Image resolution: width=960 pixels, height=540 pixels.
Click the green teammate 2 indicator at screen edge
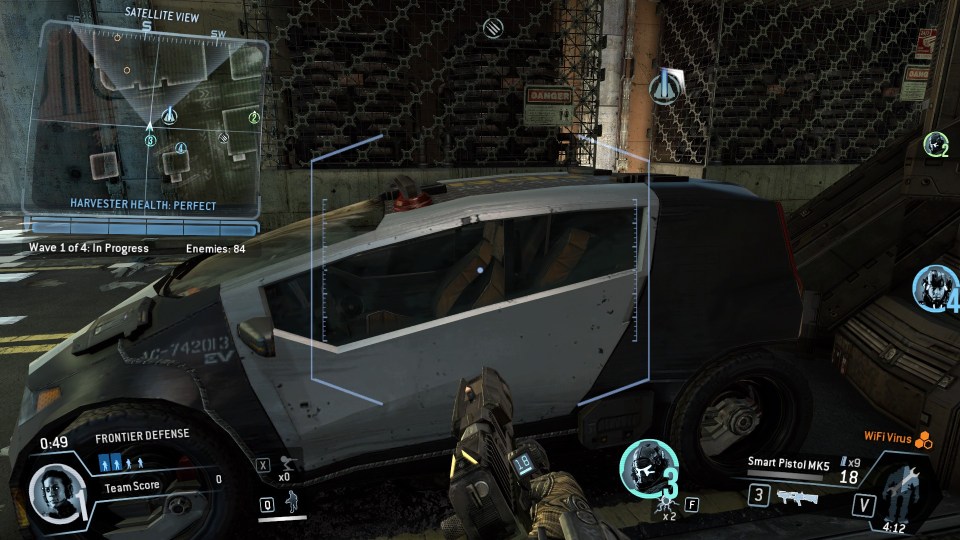tap(936, 144)
